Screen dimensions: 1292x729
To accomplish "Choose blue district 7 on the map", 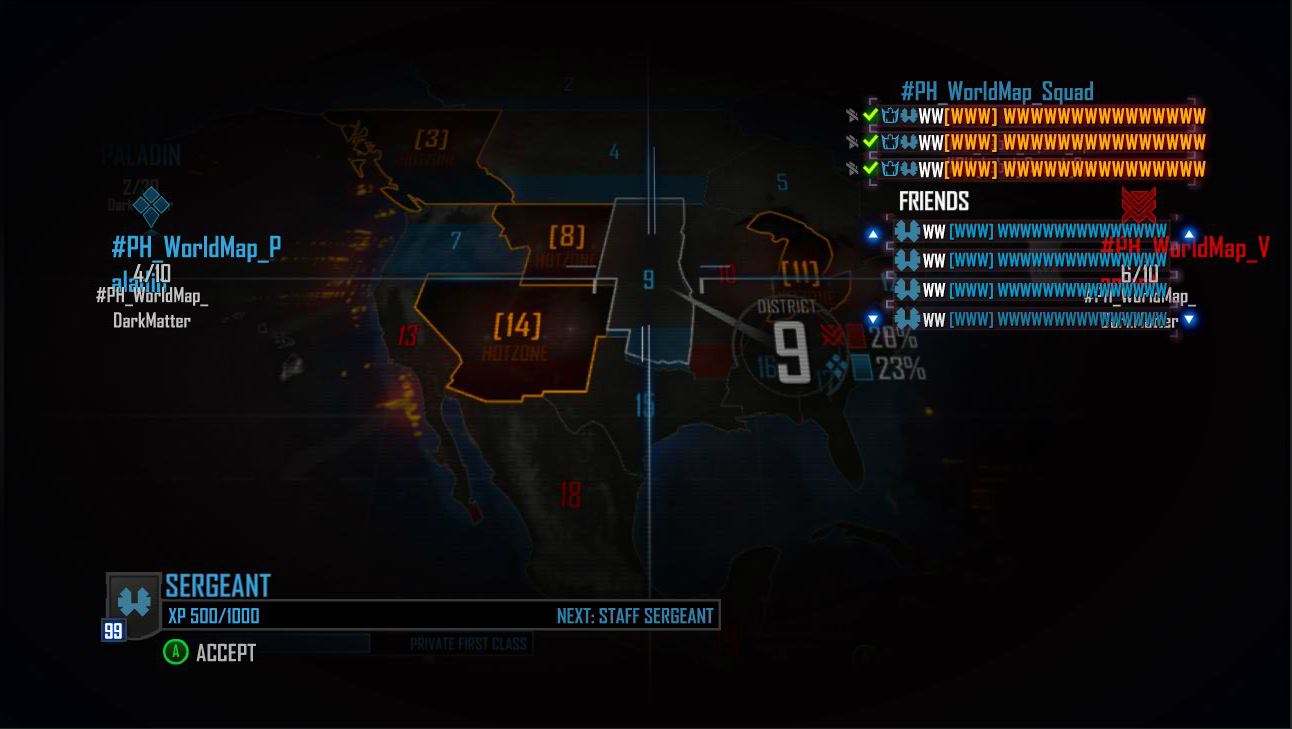I will click(456, 241).
